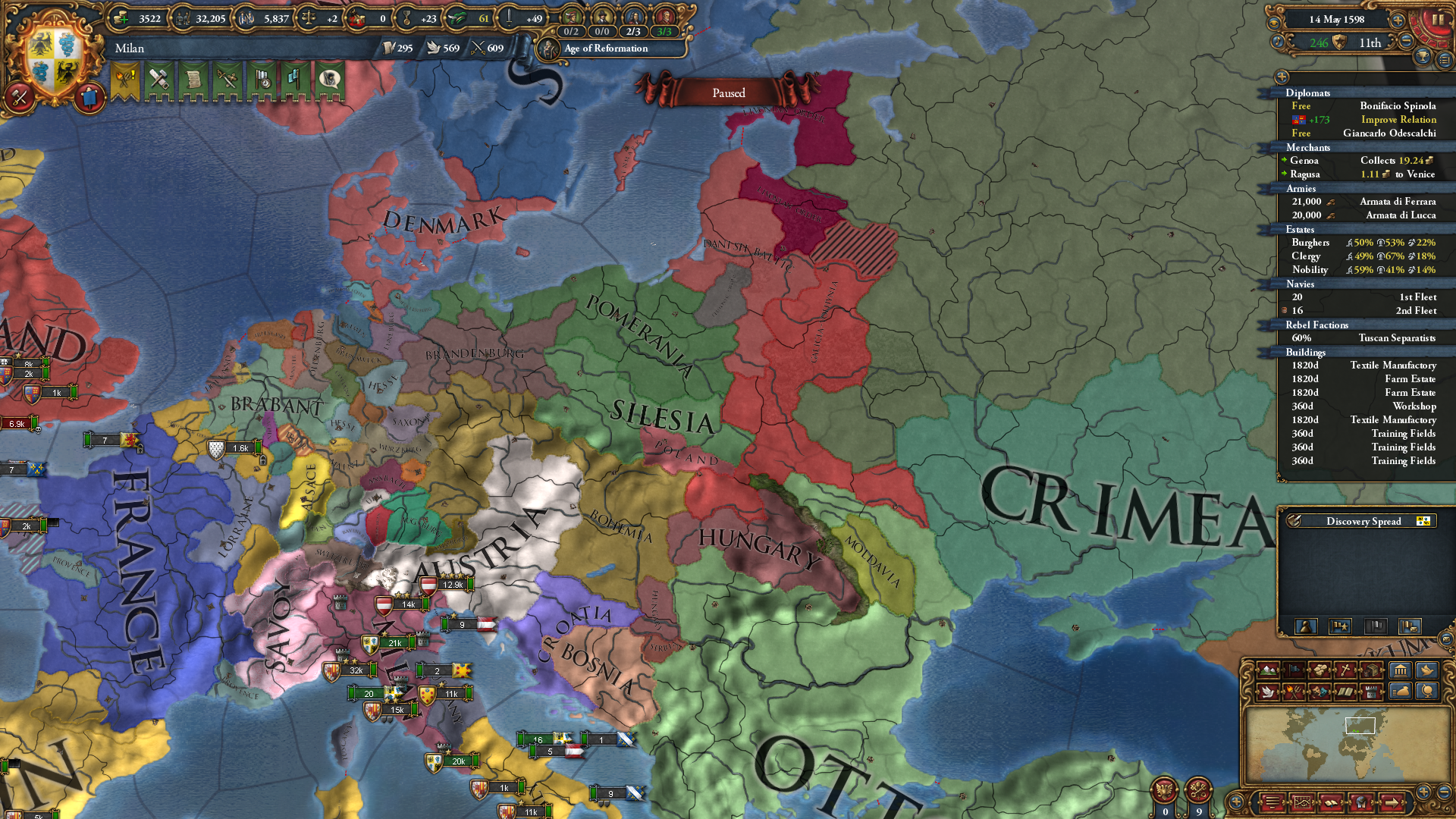Toggle the diplomatic dove mapmode
The image size is (1456, 819).
[x=1268, y=692]
